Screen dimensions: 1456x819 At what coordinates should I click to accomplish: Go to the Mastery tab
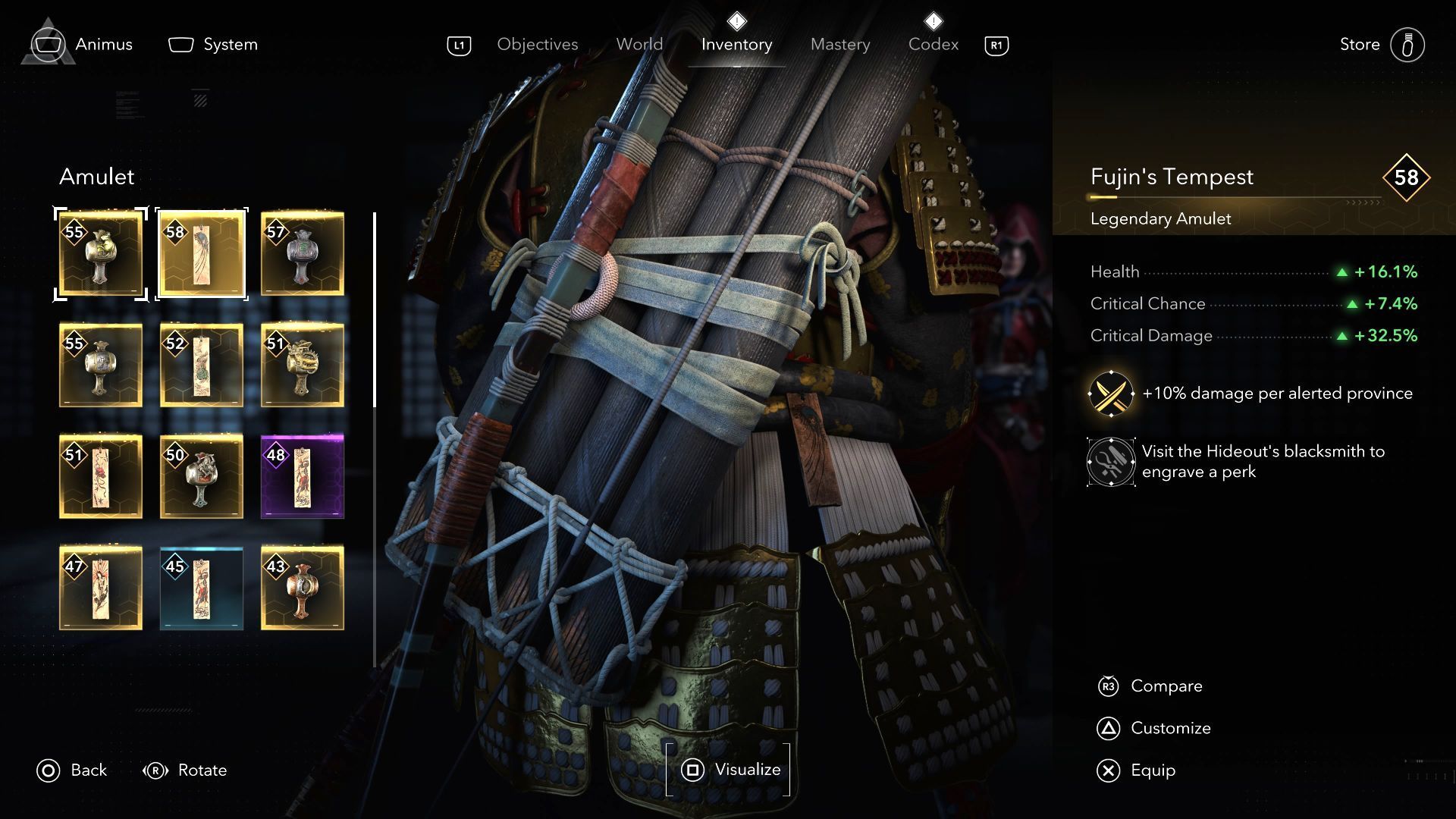[x=839, y=45]
